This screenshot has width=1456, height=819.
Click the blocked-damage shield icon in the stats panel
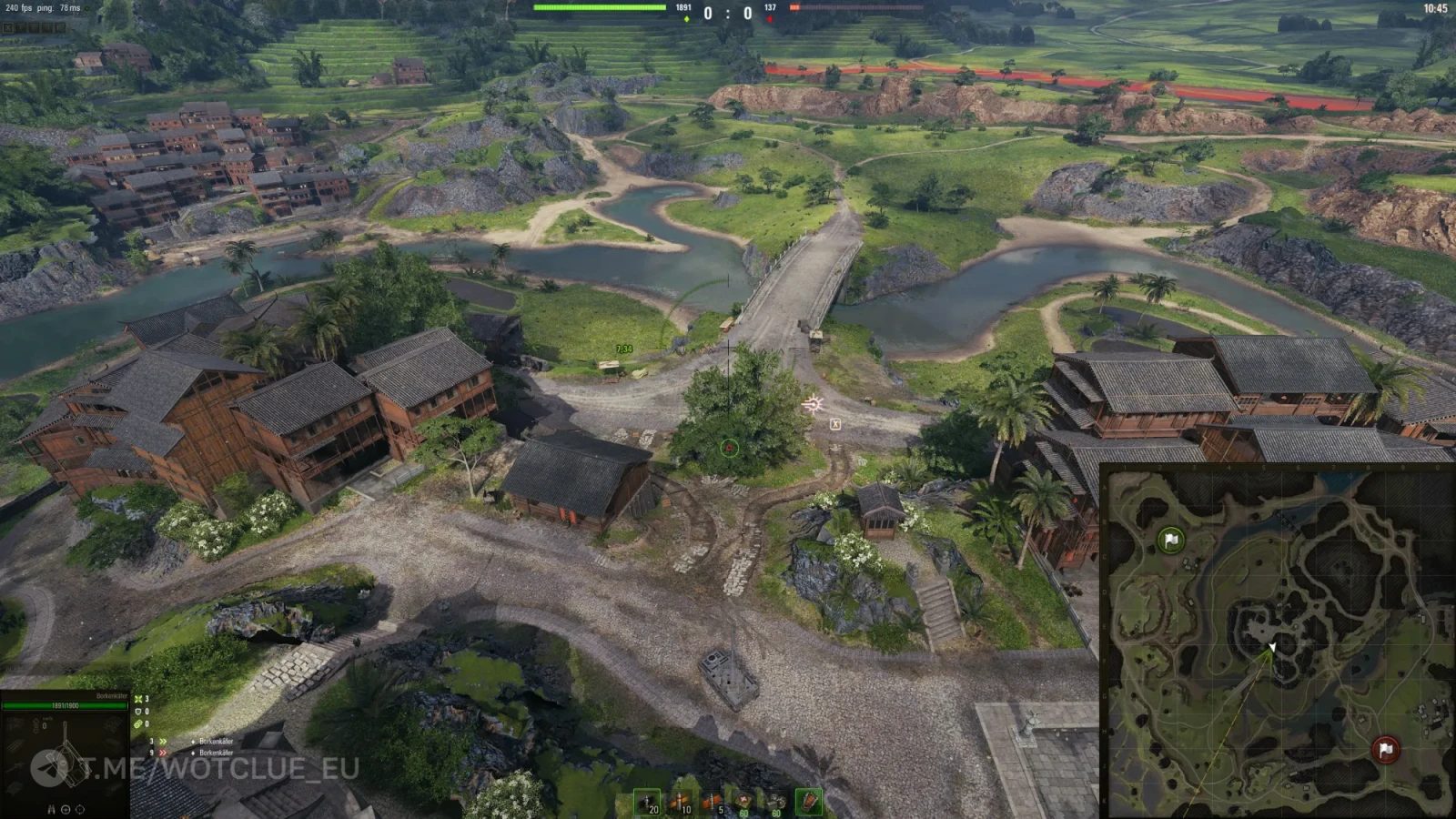point(138,712)
